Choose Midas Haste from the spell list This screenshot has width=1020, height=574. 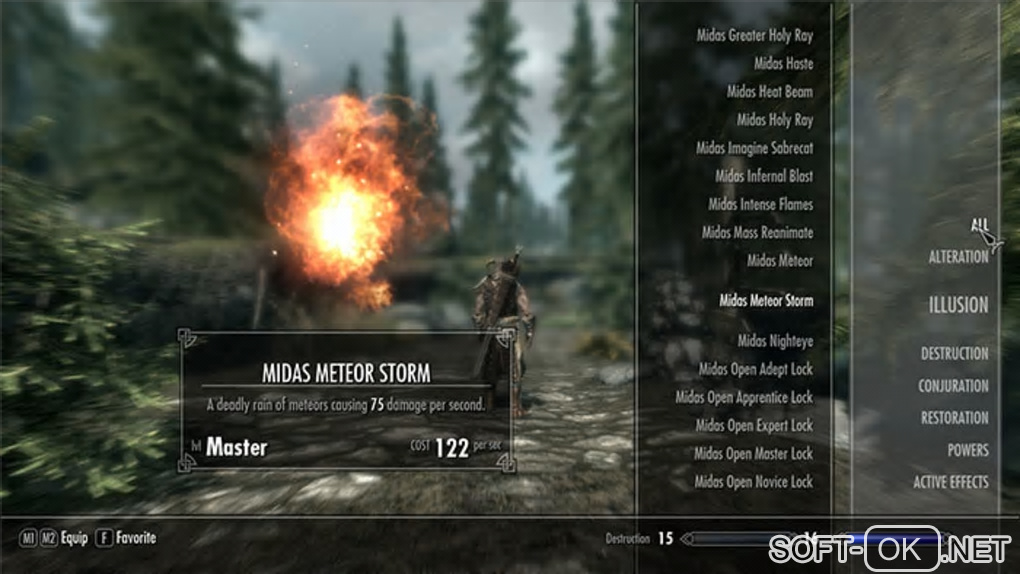pos(783,64)
